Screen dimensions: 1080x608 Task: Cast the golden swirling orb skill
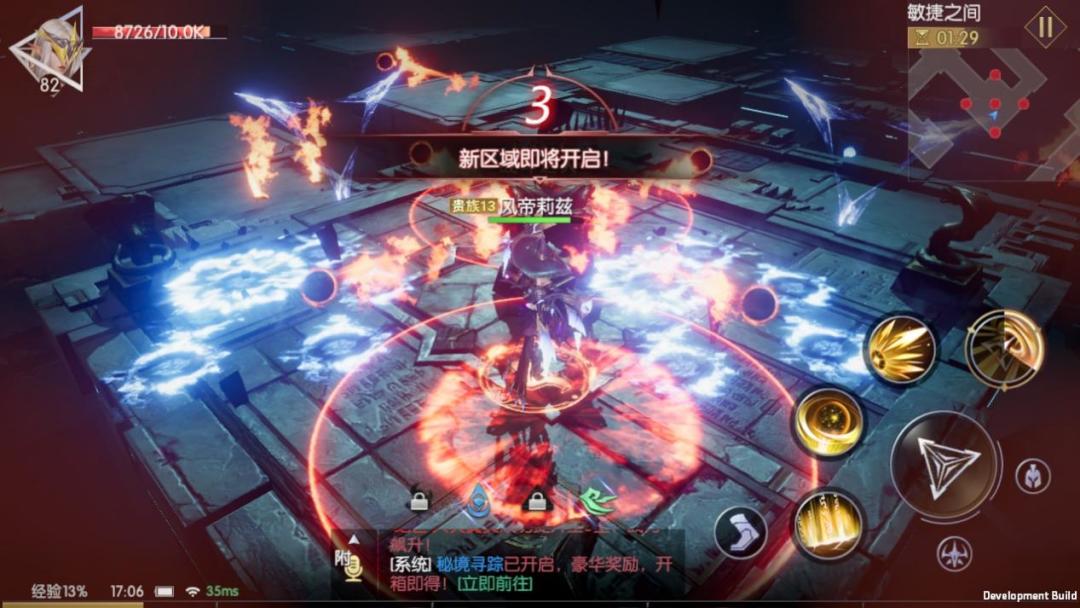coord(828,421)
